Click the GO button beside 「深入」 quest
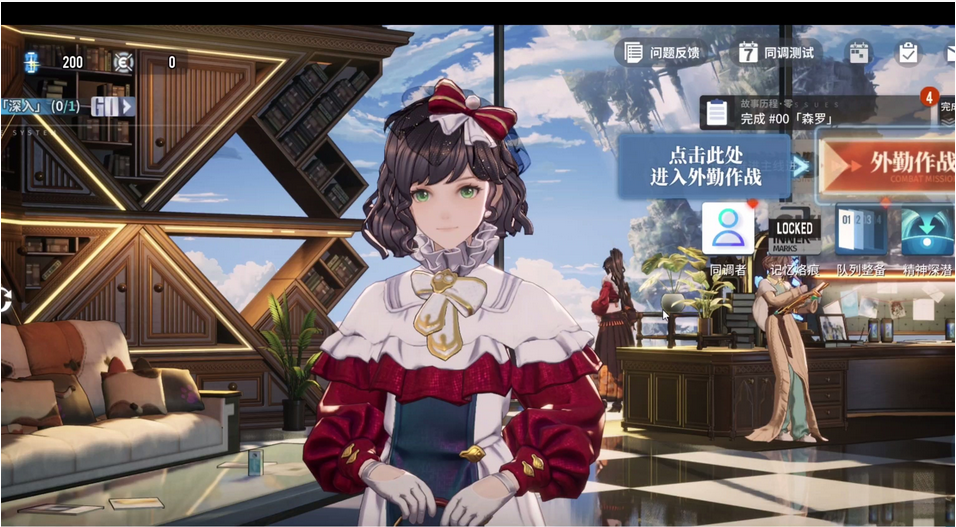 point(112,106)
